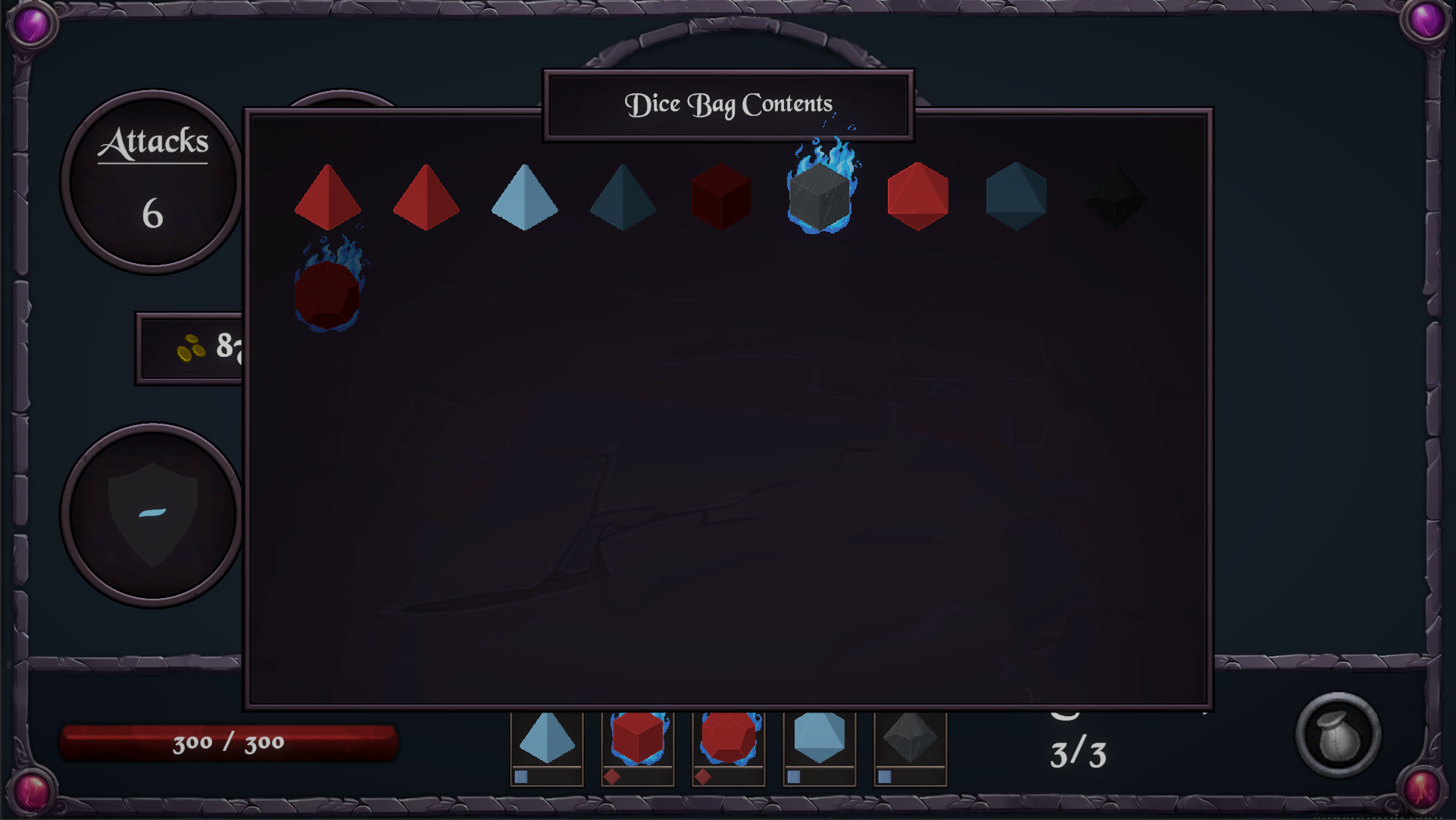Toggle the red diamond under the flaming d6 slot
Screen dimensions: 1456x820
point(611,777)
